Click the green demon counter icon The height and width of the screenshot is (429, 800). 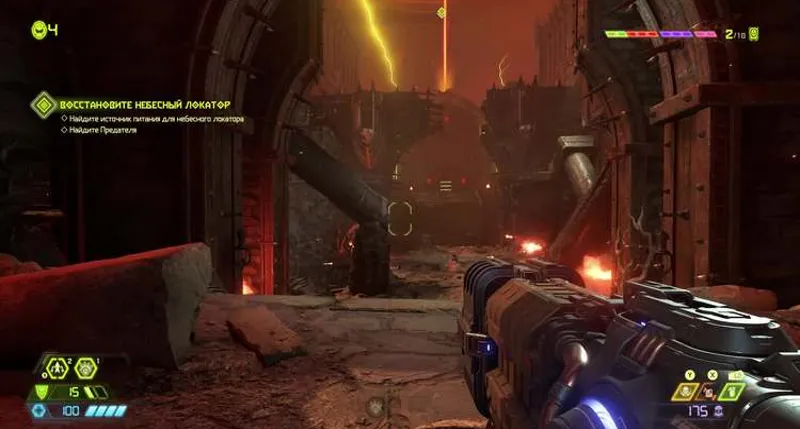[754, 34]
